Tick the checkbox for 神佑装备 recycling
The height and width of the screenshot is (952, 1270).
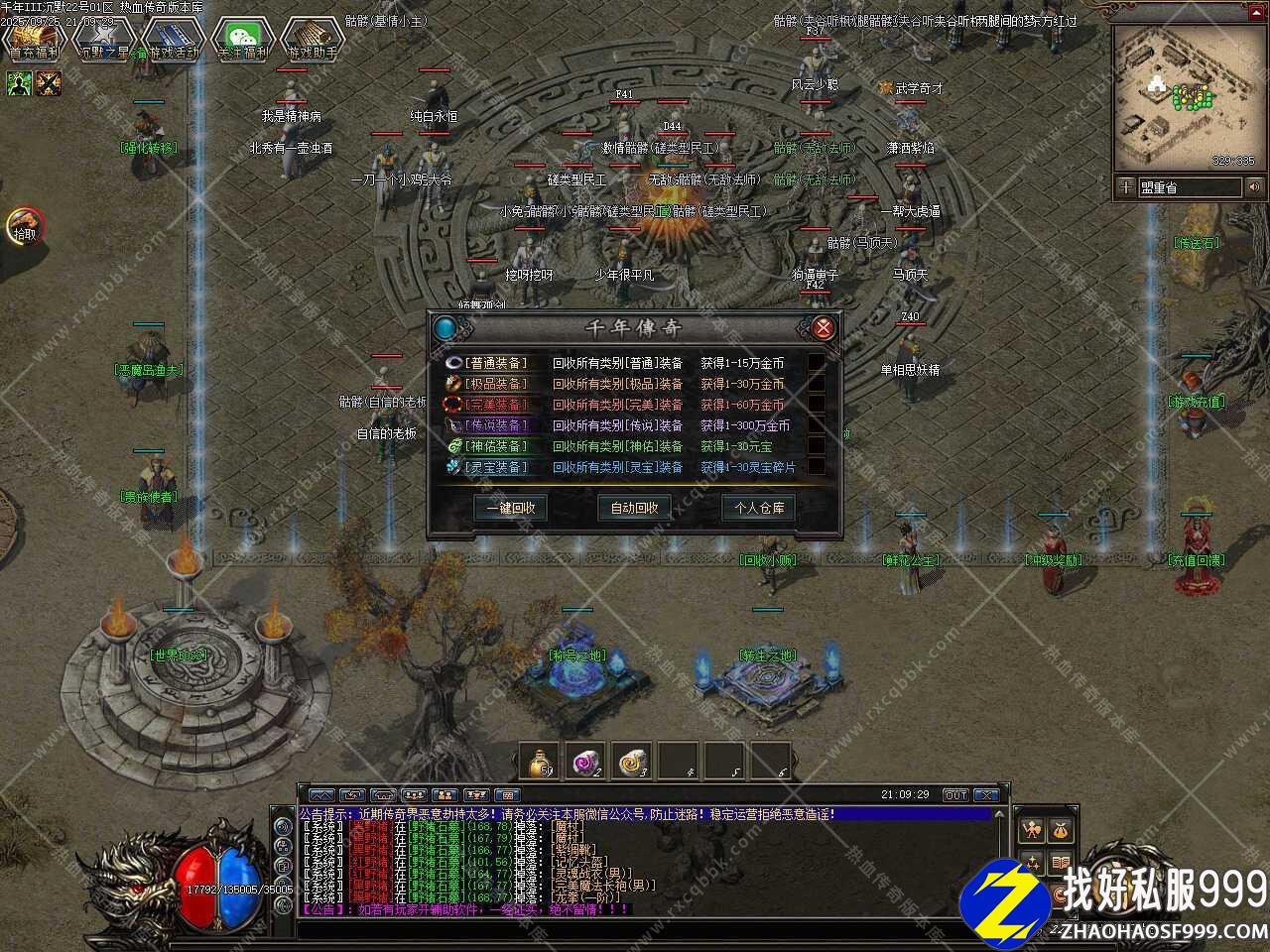816,446
